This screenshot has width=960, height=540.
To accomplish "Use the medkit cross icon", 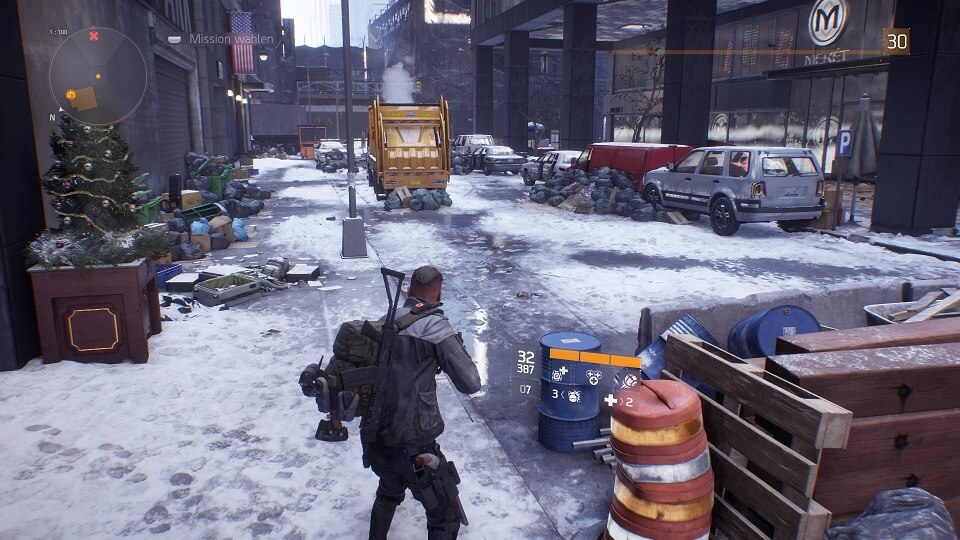I will coord(611,400).
